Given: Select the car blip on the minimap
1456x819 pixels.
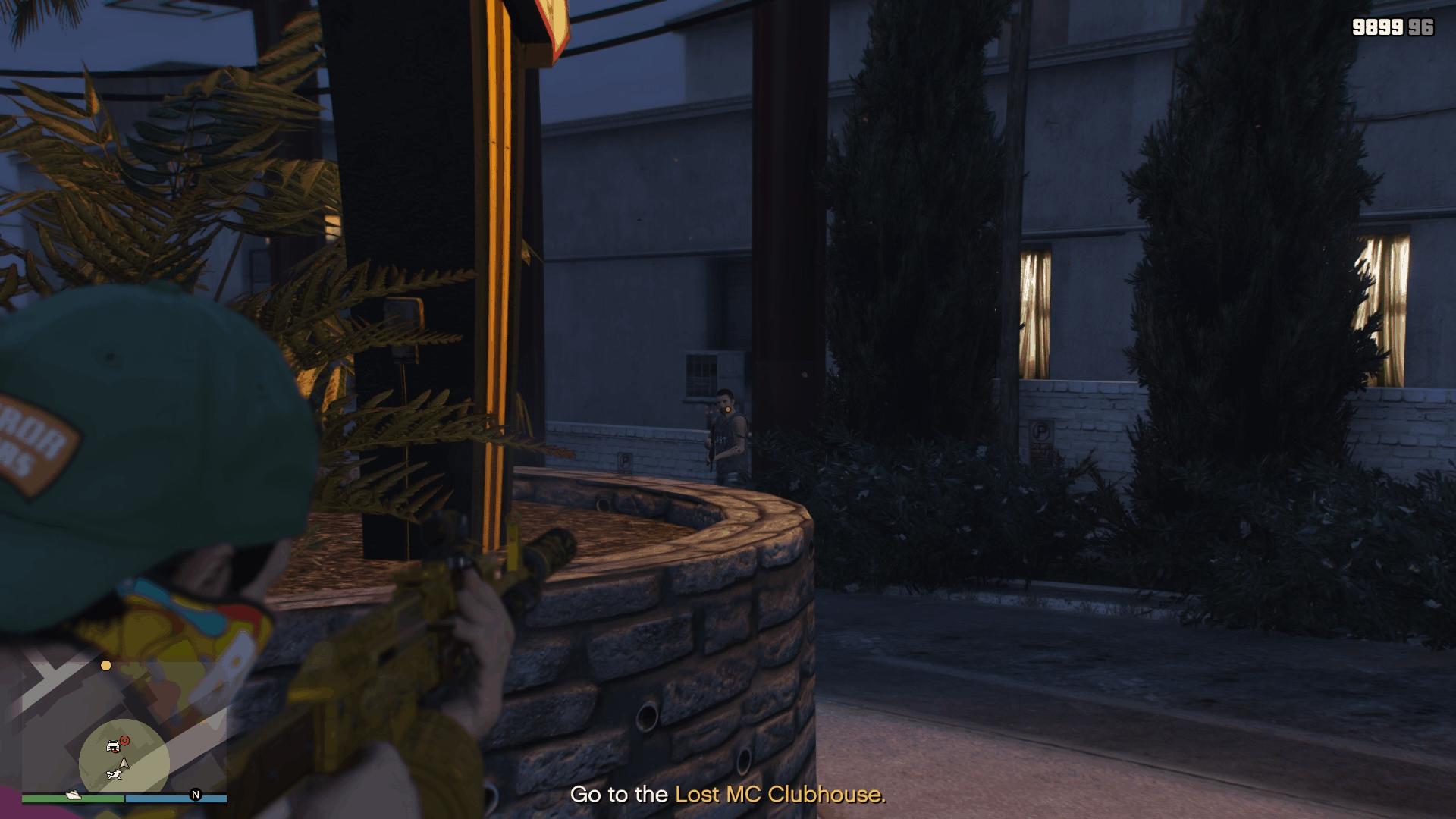Looking at the screenshot, I should [x=113, y=745].
